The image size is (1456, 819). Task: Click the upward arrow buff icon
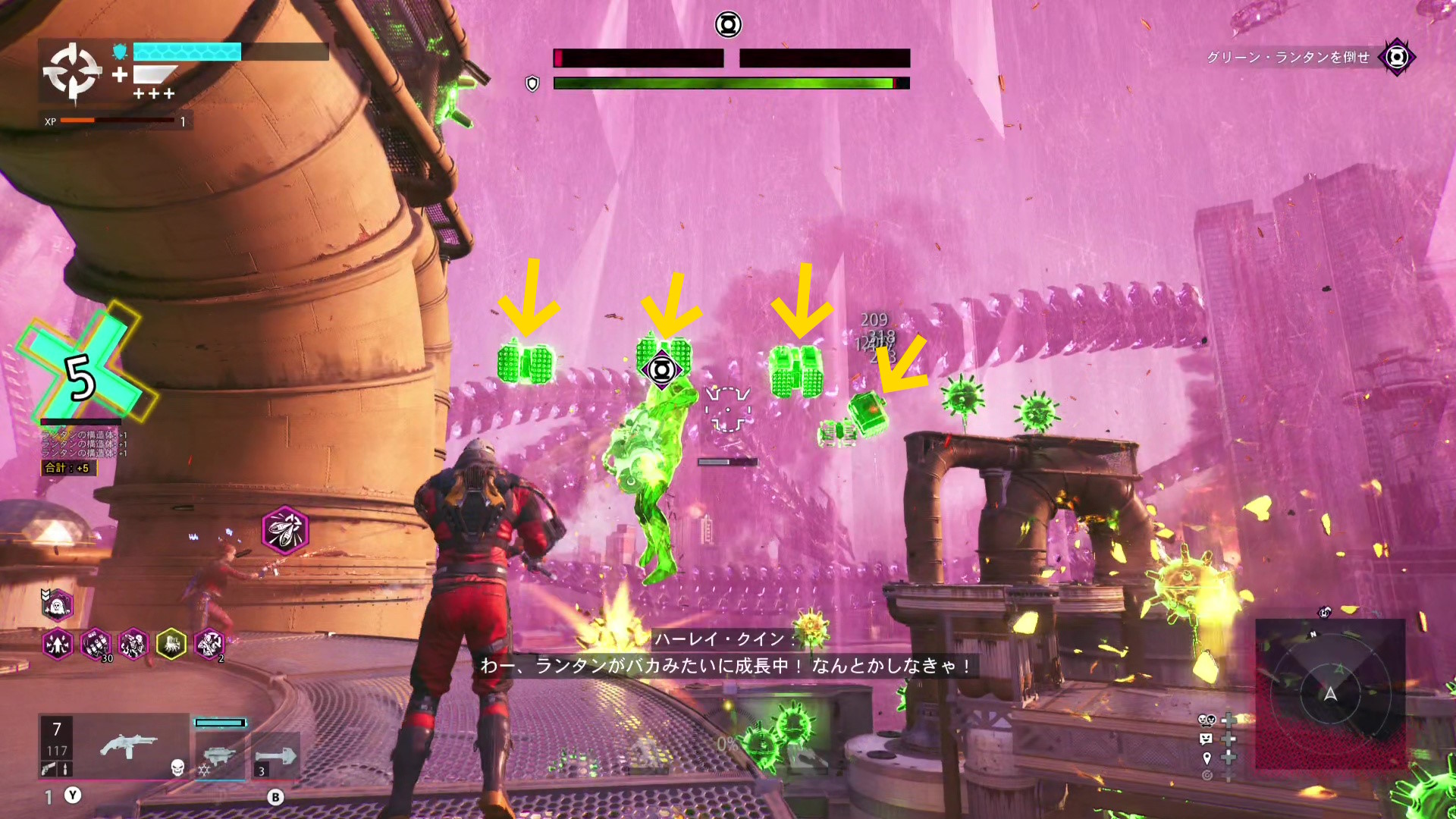click(x=58, y=645)
